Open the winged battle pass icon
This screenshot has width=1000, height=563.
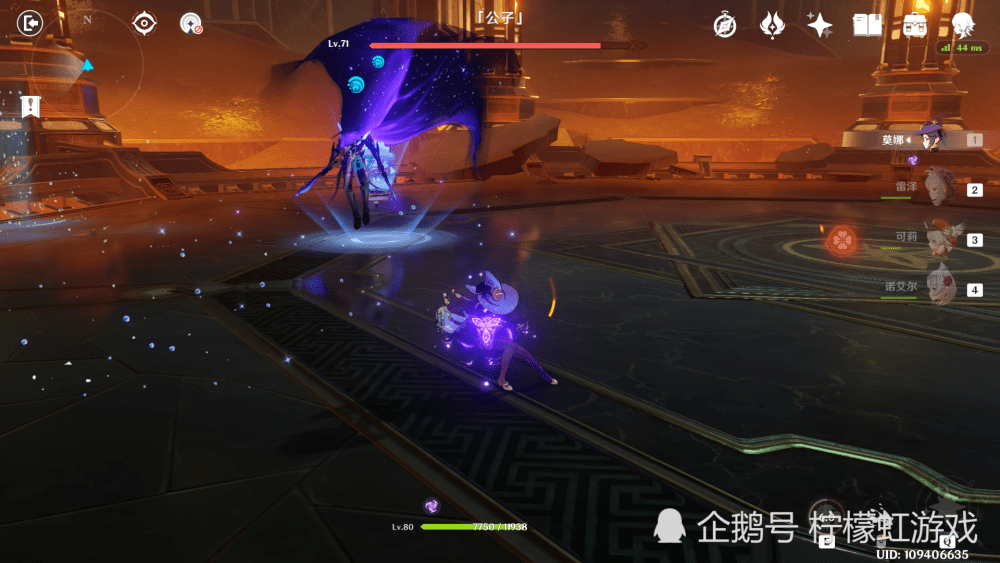point(772,26)
